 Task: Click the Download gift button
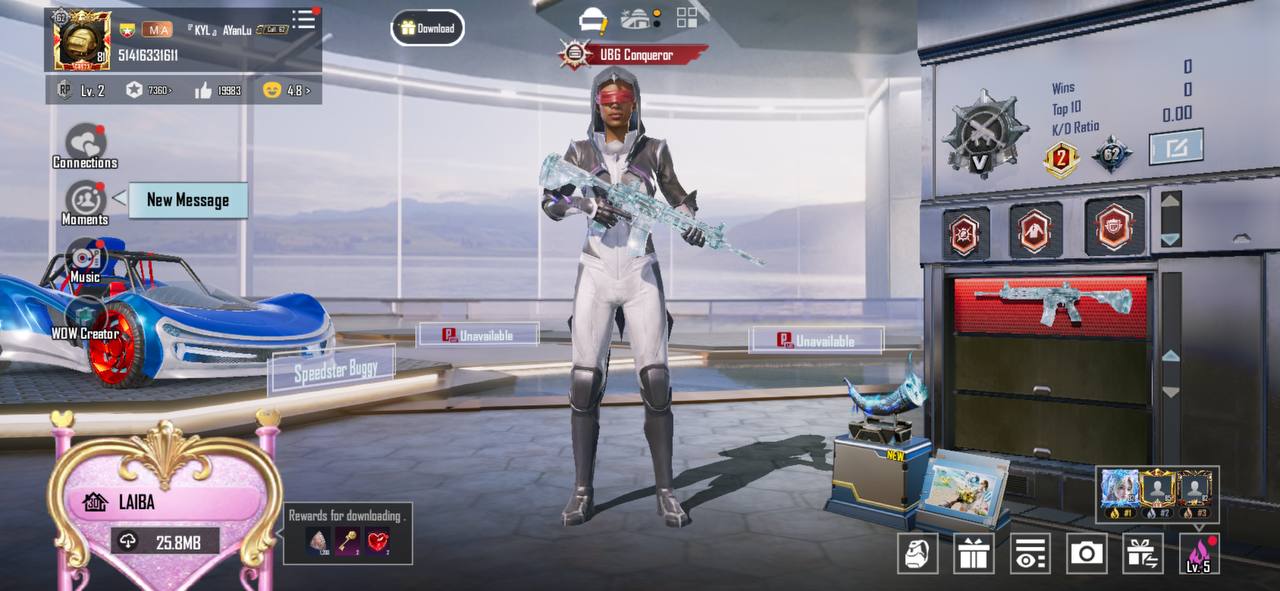[427, 28]
